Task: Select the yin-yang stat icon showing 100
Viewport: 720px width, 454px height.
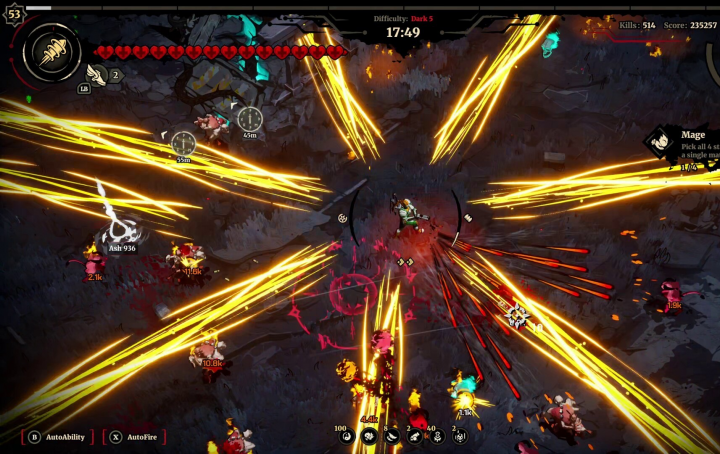Action: point(347,436)
